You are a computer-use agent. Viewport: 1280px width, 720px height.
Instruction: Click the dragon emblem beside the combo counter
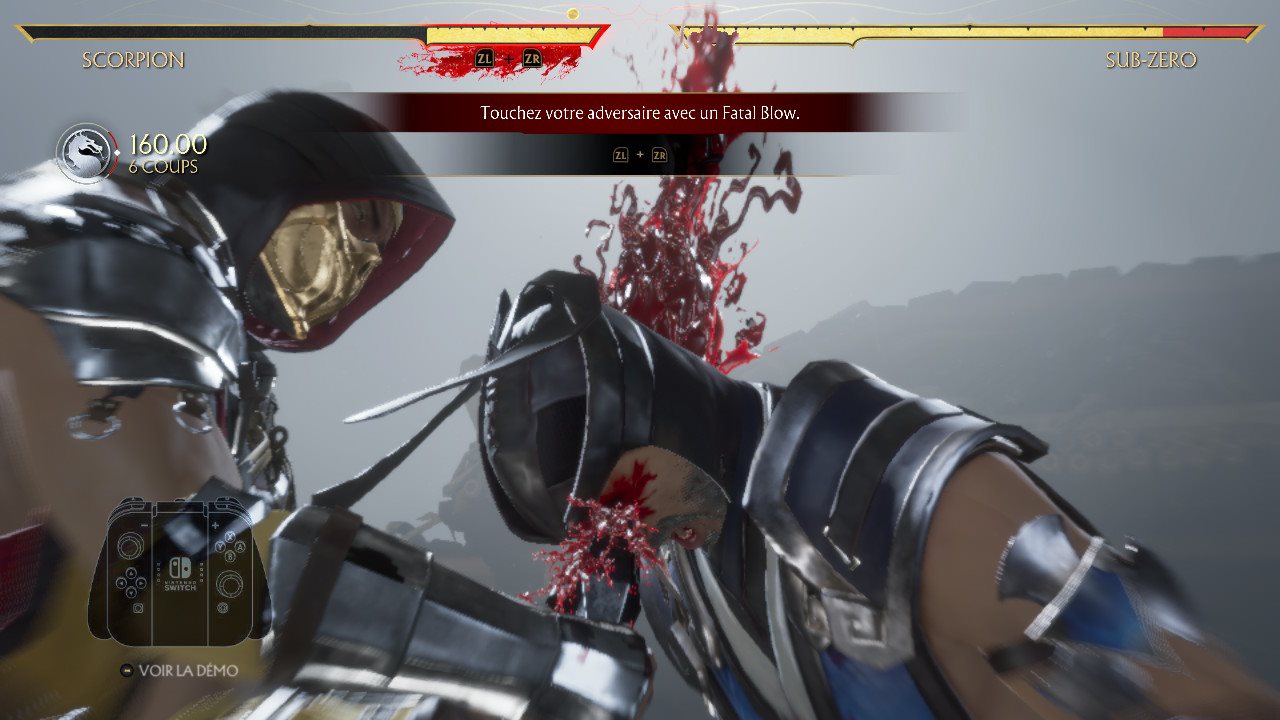(x=86, y=153)
